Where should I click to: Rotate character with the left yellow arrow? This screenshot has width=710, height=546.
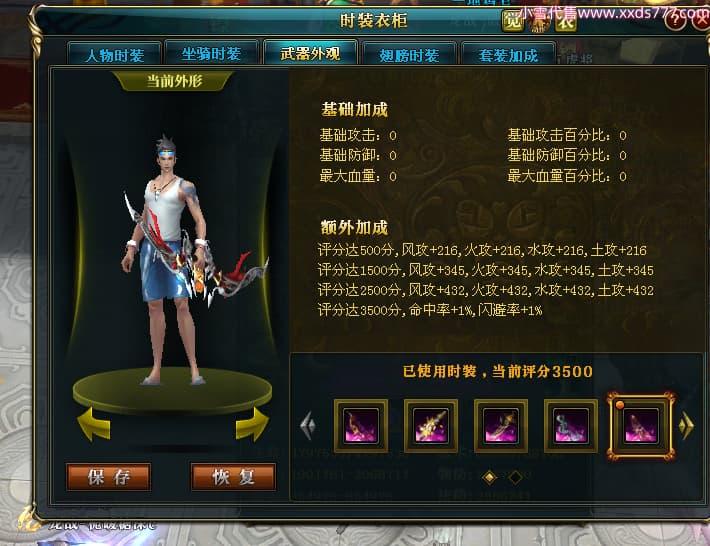pos(94,423)
